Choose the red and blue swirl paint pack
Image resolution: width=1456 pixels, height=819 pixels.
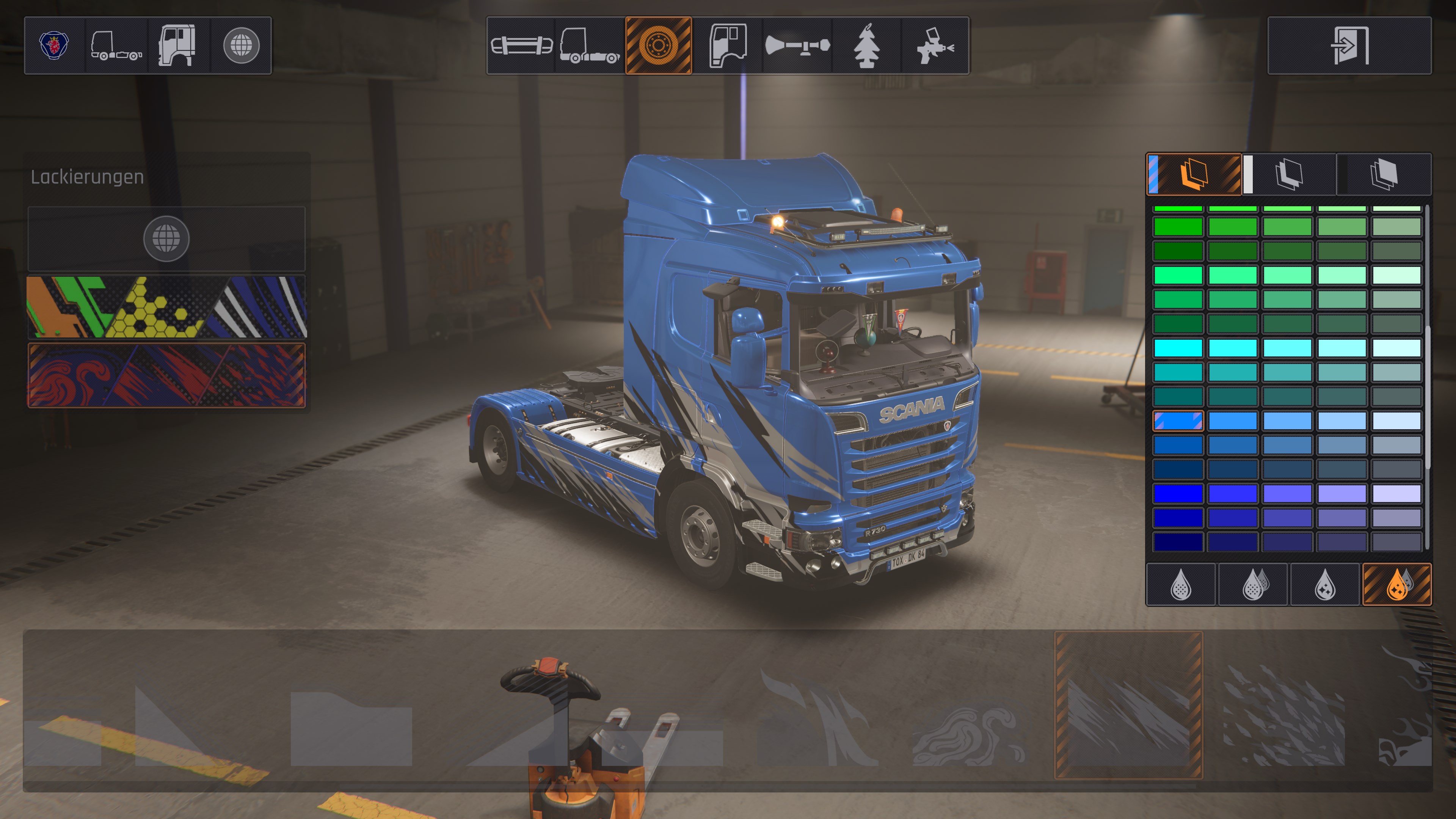[167, 375]
